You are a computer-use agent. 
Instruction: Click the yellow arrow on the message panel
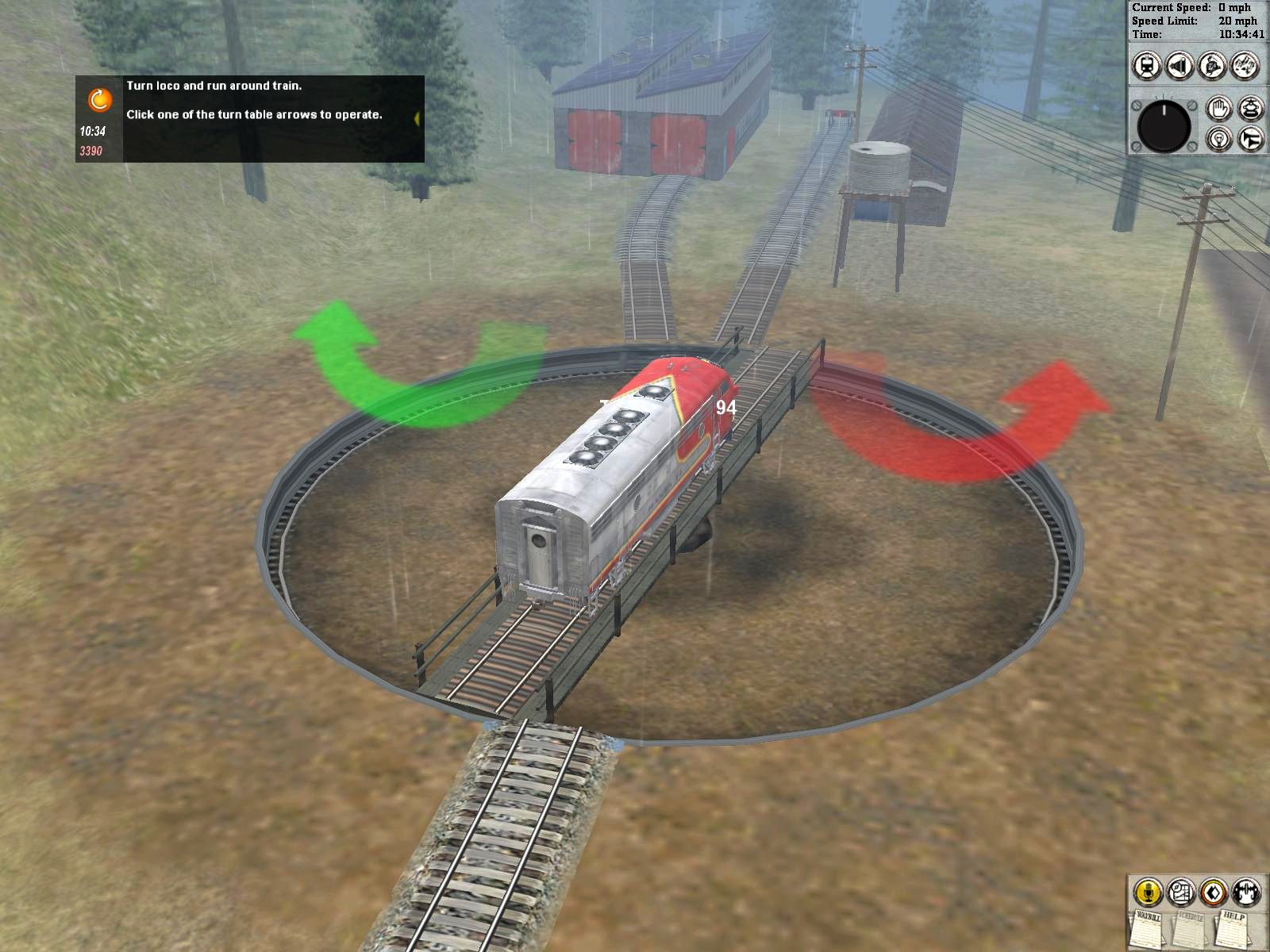[416, 117]
